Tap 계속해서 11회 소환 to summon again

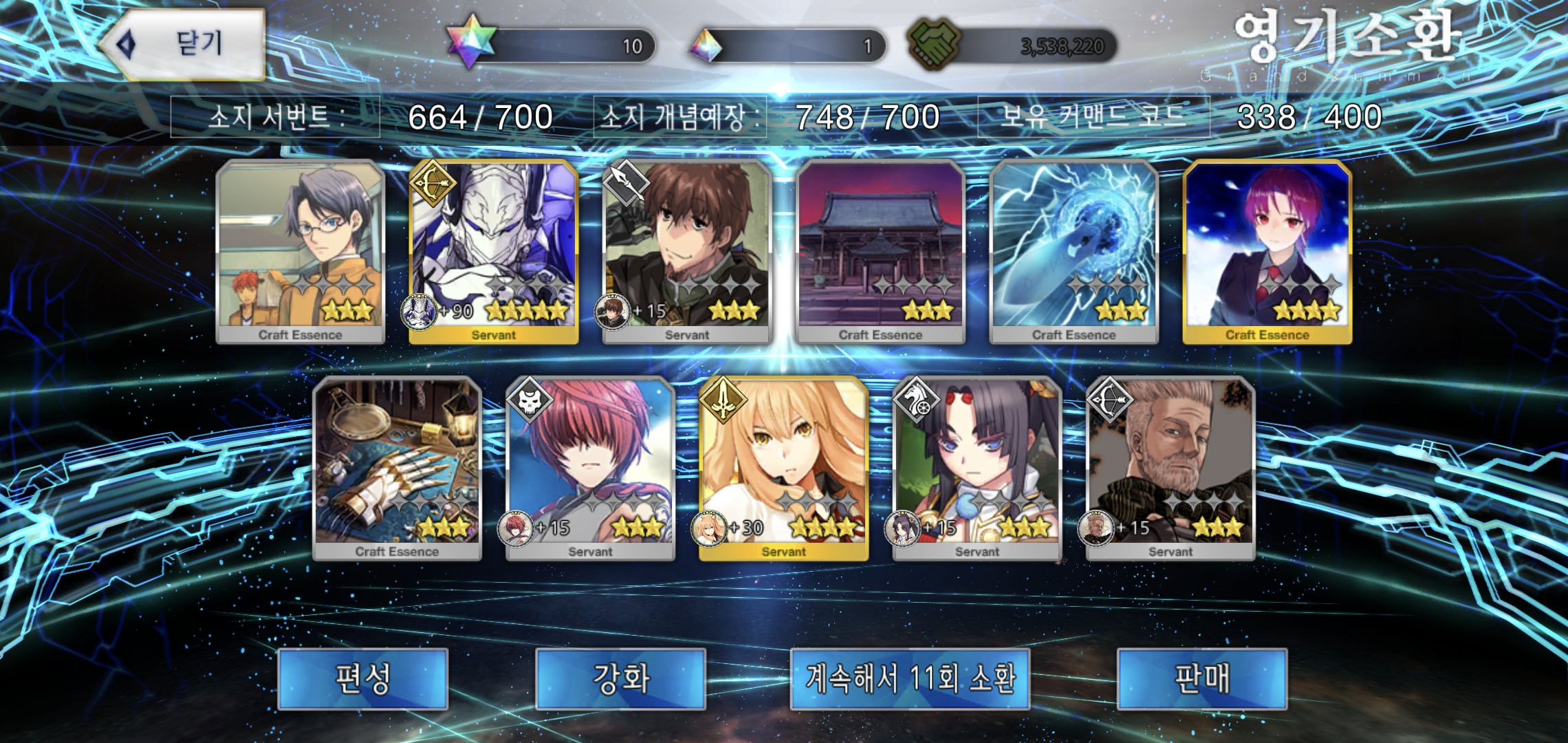coord(909,678)
